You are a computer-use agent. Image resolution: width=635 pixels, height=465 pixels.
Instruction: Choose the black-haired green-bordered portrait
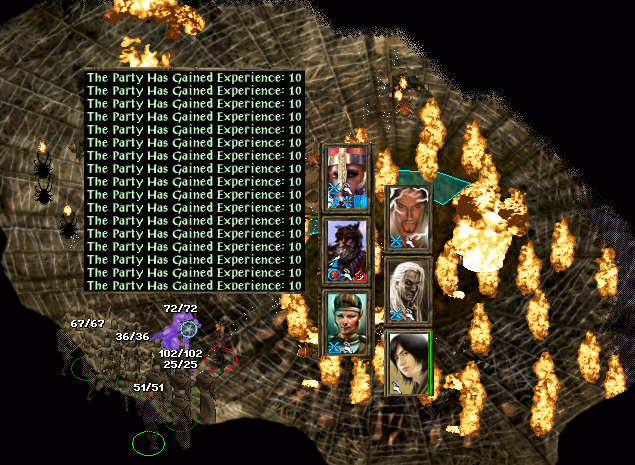pos(408,364)
